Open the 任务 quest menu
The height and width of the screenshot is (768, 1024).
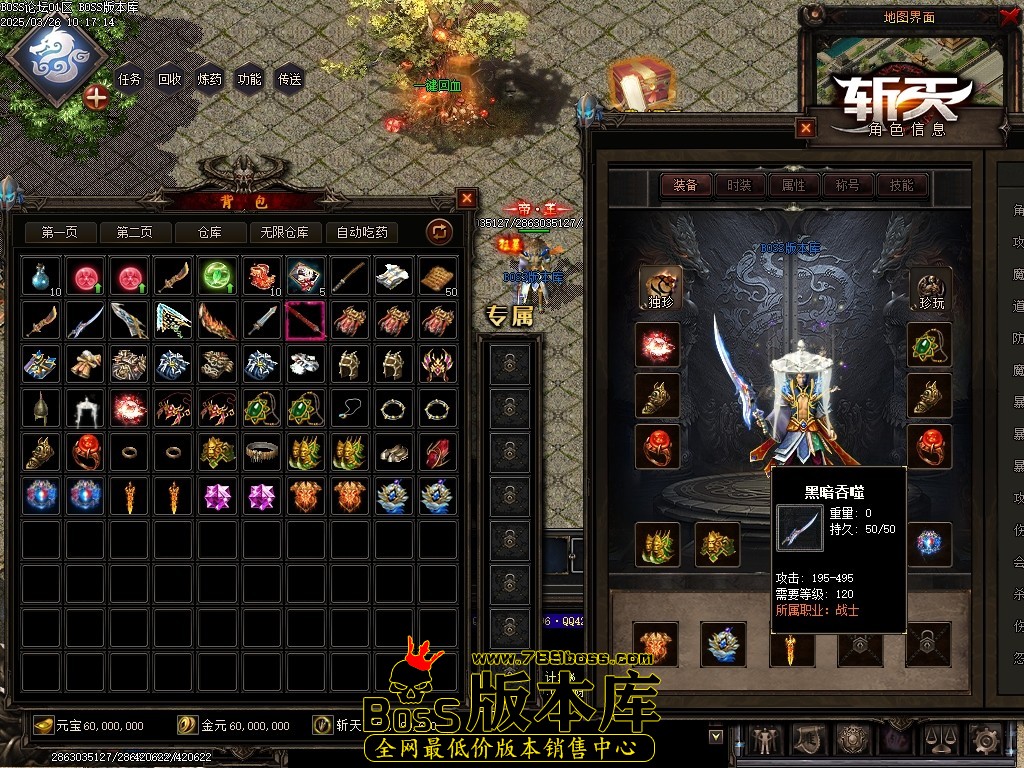click(x=130, y=79)
